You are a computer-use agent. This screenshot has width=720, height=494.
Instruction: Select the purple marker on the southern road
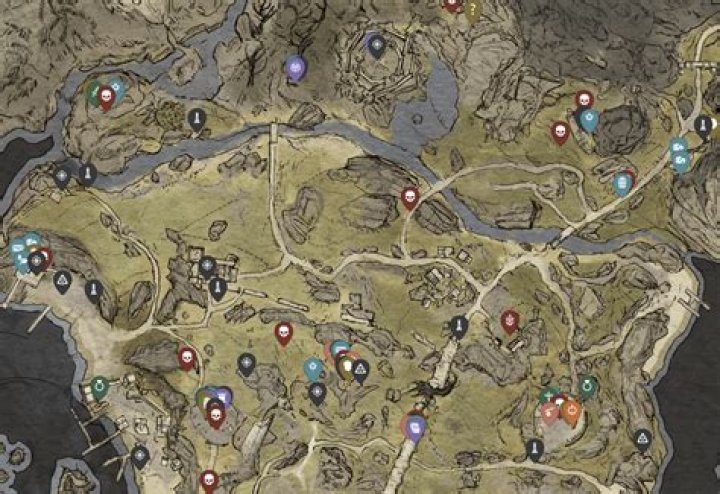pyautogui.click(x=416, y=427)
